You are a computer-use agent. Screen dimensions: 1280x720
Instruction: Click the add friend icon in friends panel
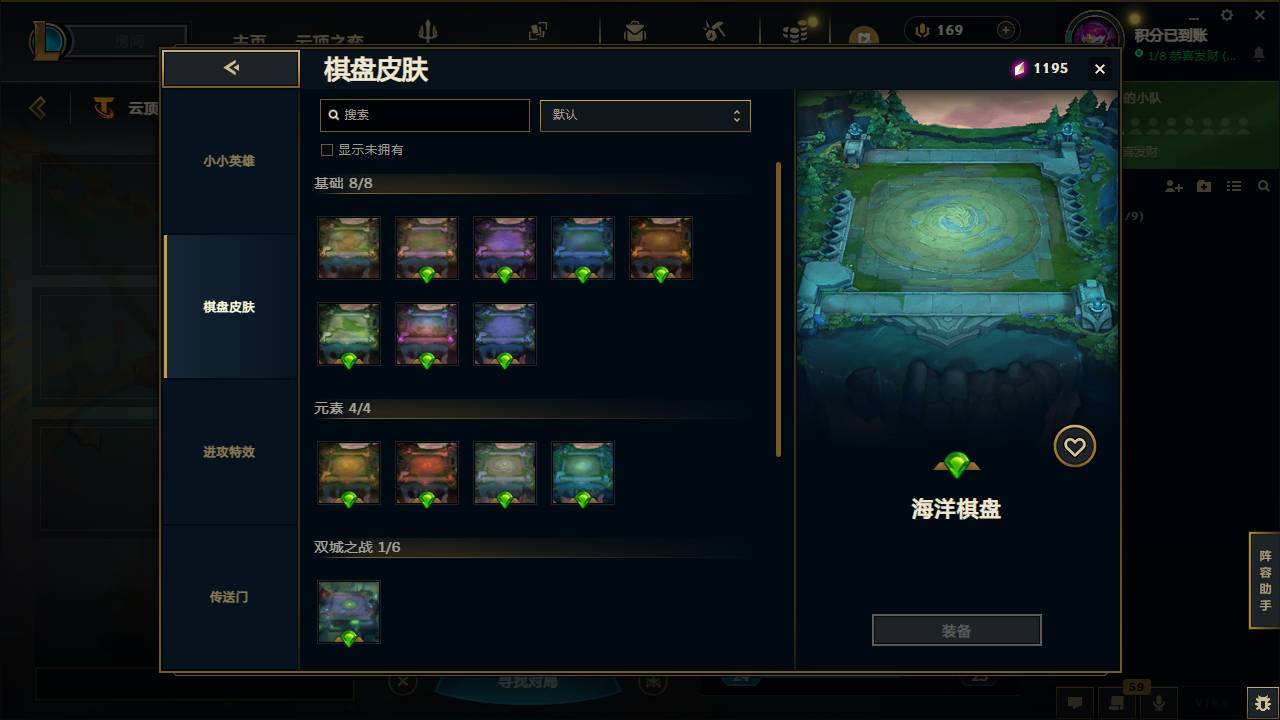(x=1173, y=186)
